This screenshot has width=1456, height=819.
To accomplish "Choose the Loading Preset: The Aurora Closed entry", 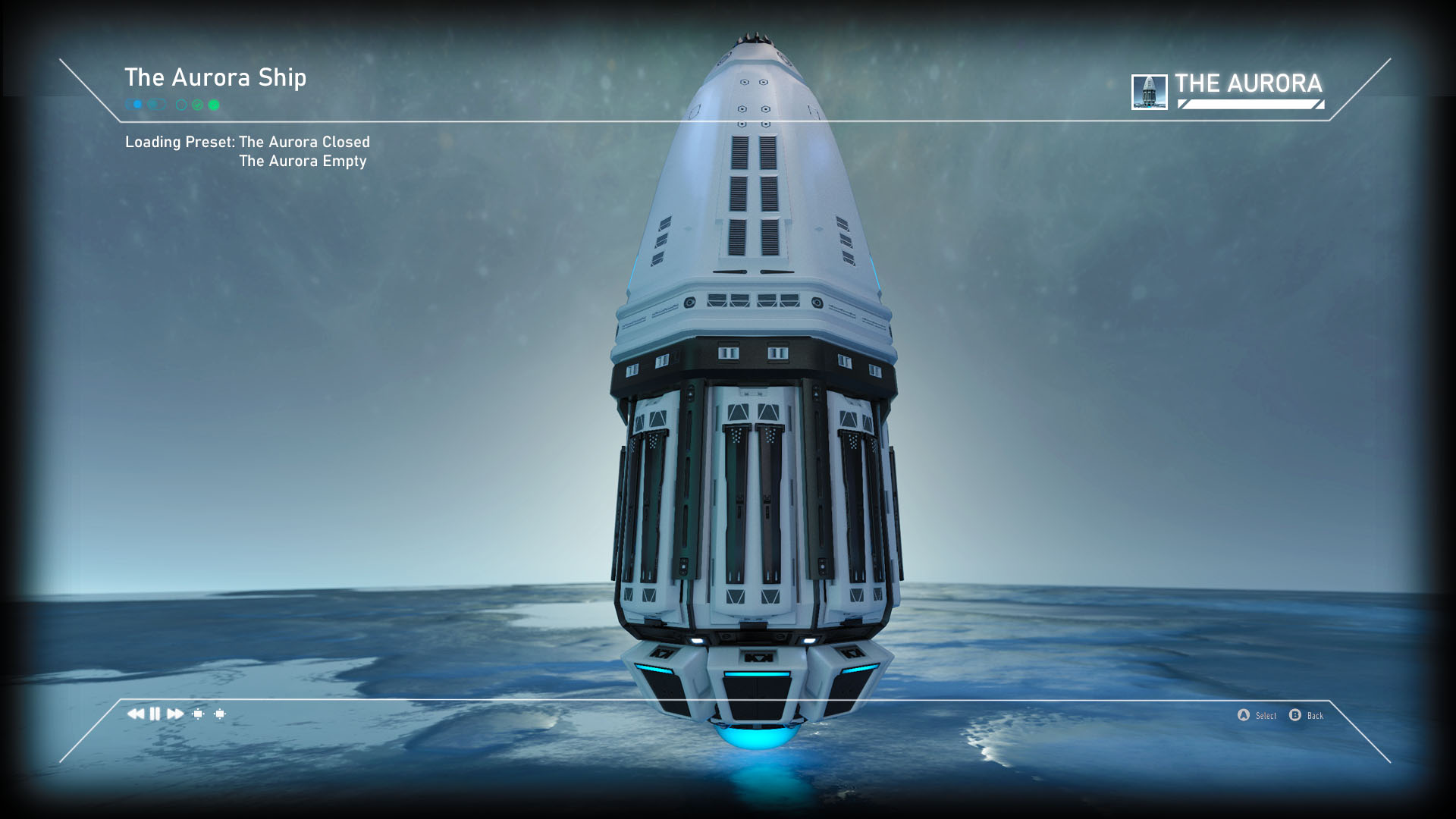I will click(248, 142).
